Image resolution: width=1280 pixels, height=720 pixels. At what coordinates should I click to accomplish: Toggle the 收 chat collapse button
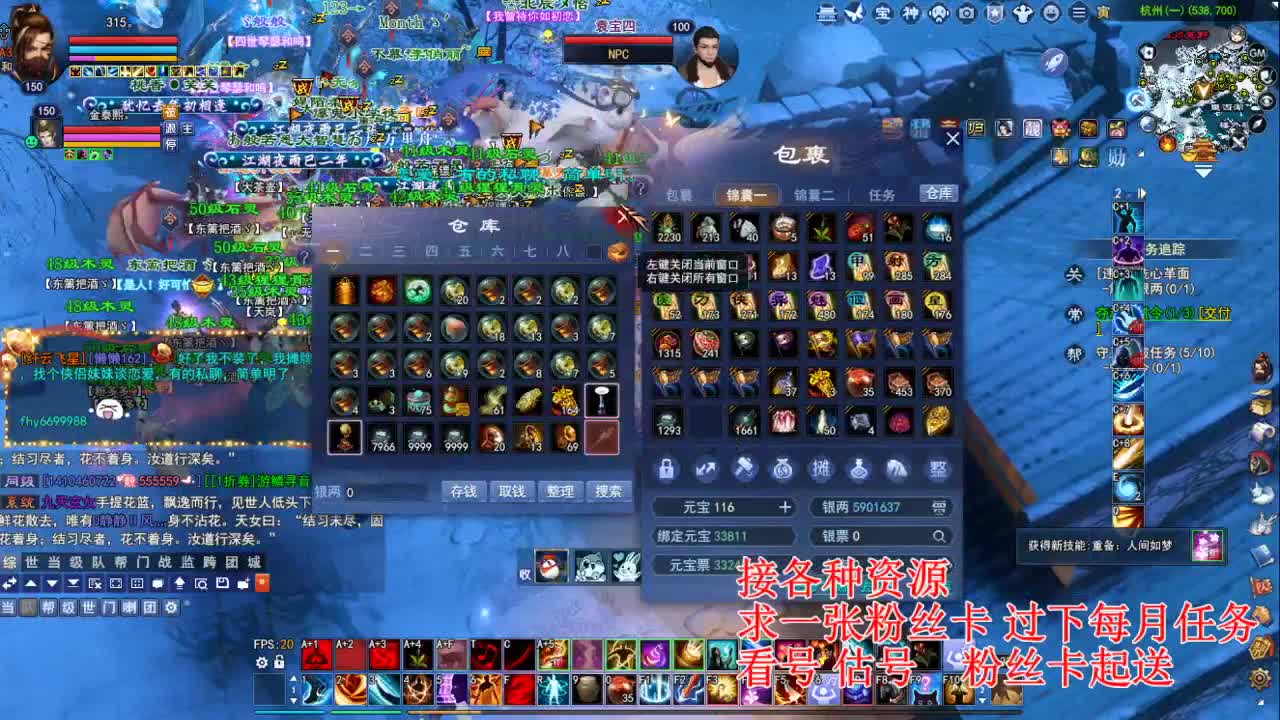click(x=524, y=574)
